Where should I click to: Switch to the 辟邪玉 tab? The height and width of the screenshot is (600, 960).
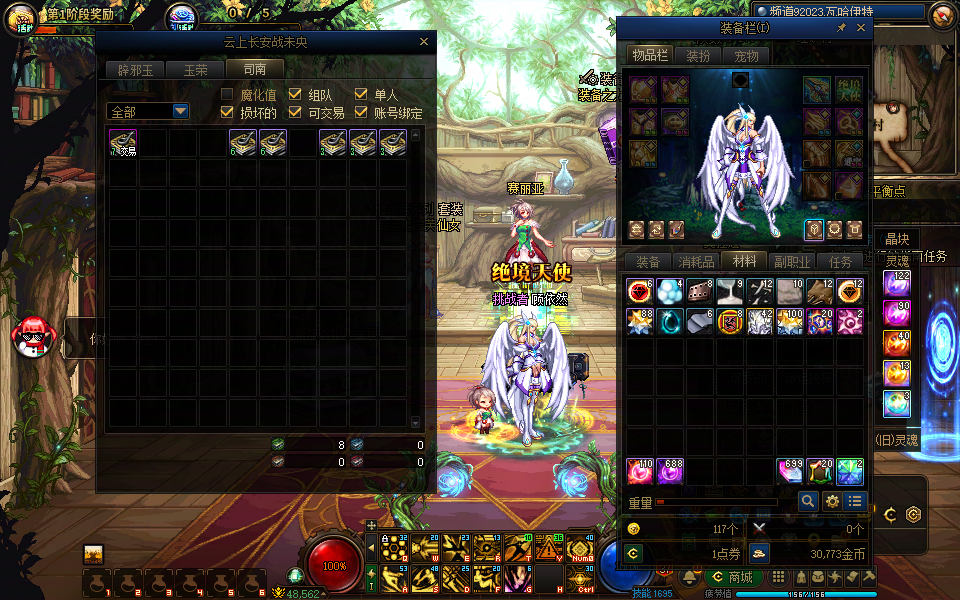click(135, 70)
